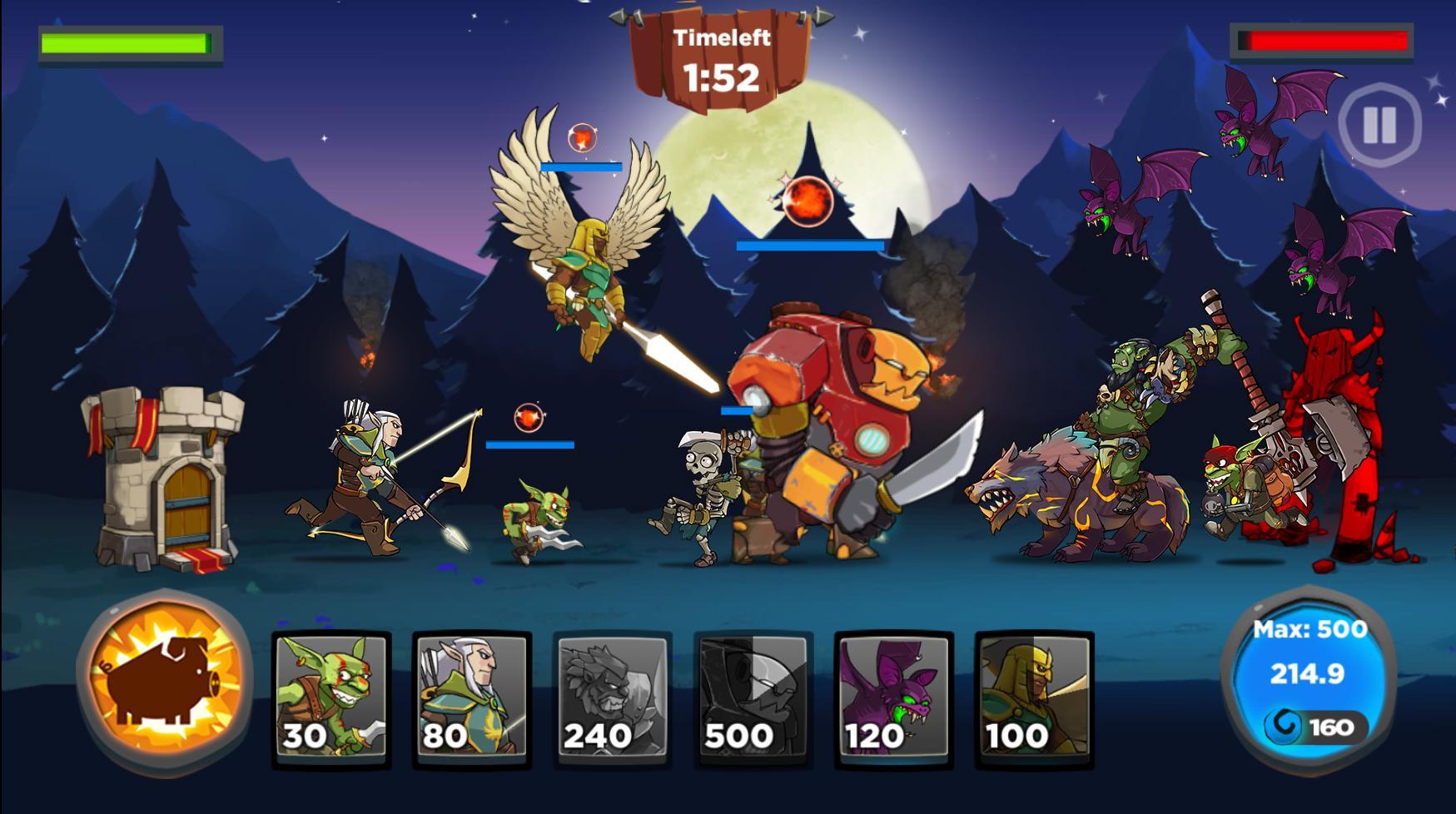Click the enemy's red health bar
Screen dimensions: 1456x814
pos(1324,40)
